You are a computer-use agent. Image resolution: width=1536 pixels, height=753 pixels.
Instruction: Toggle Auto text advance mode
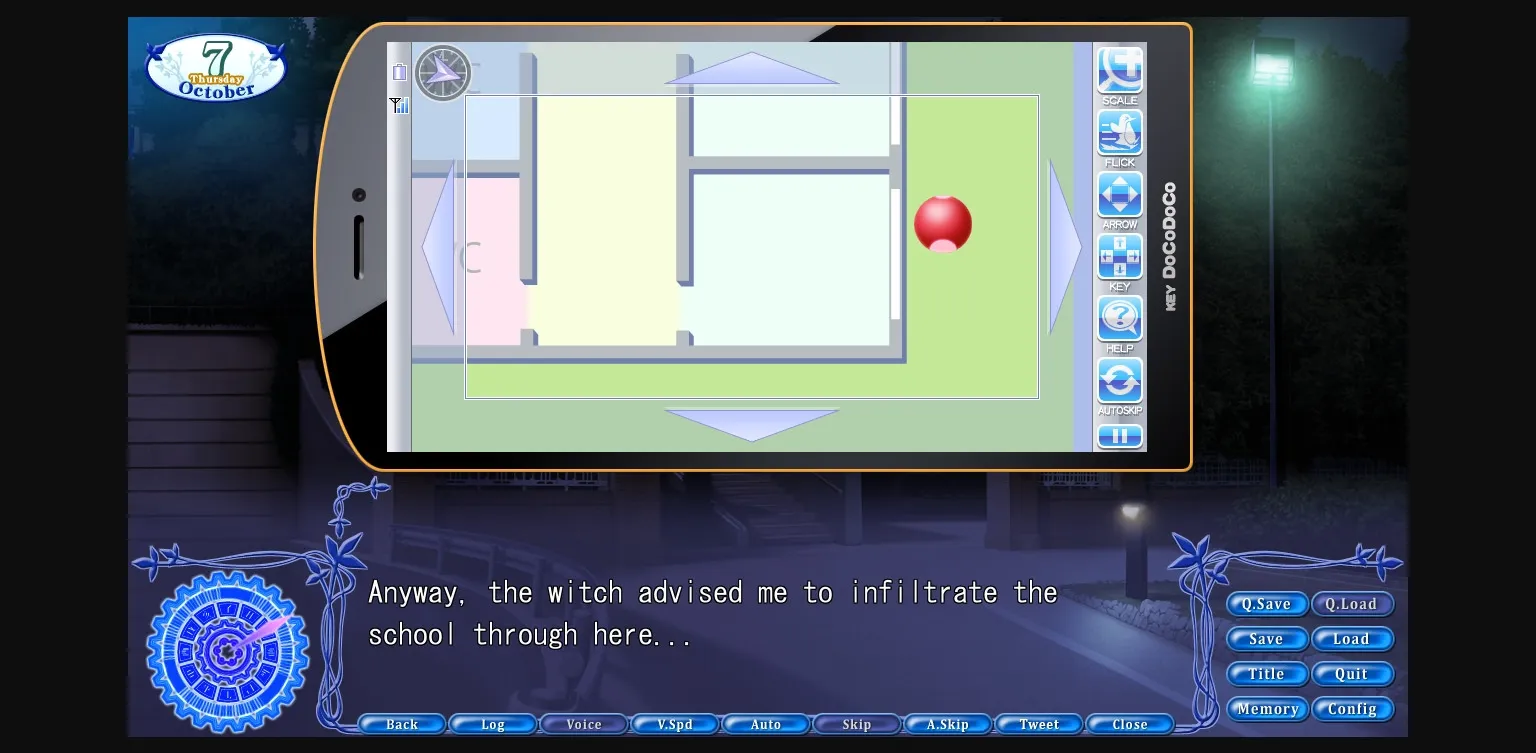[765, 723]
